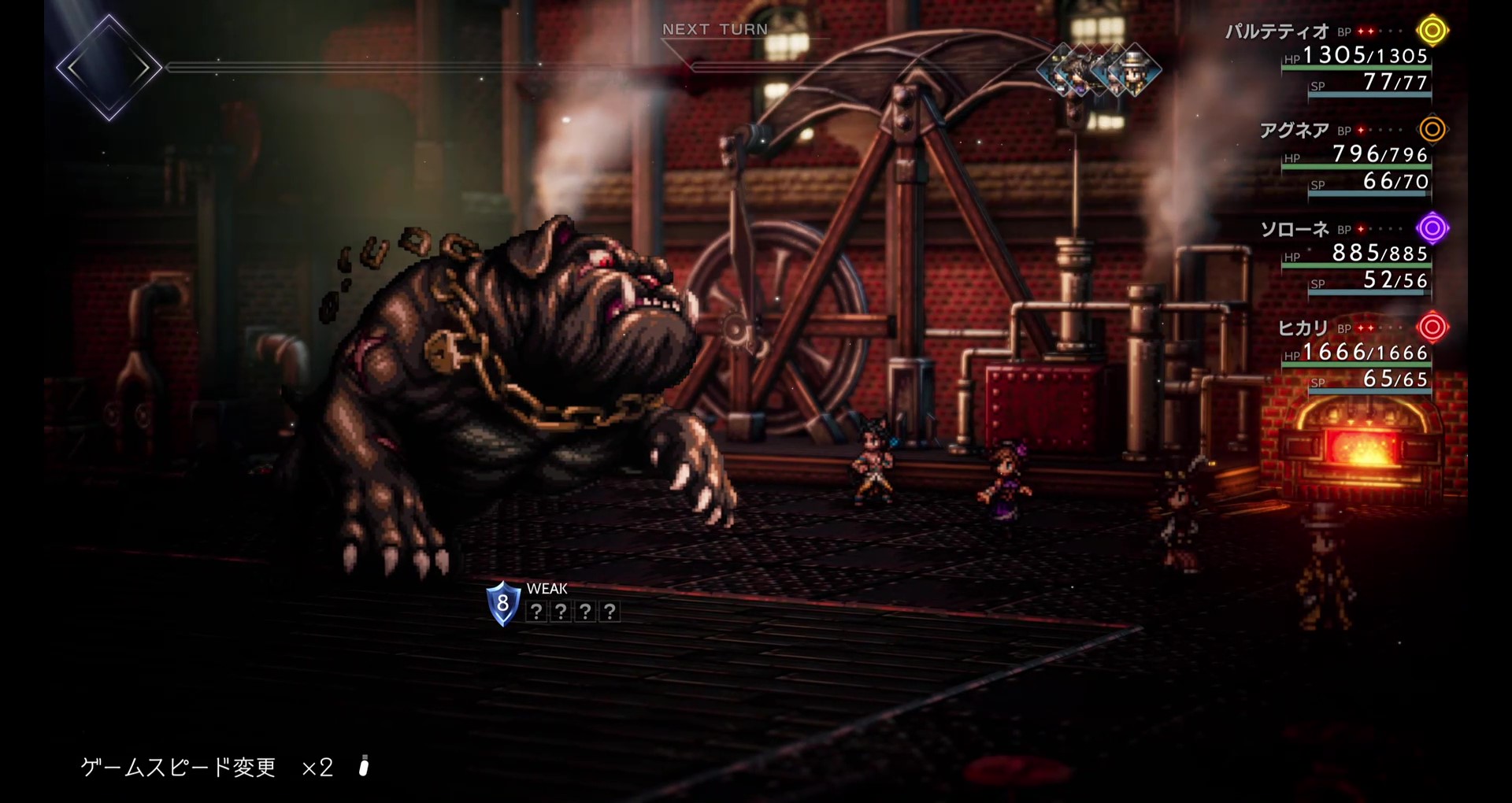Select アグネア in the party list
This screenshot has height=803, width=1512.
click(x=1294, y=131)
